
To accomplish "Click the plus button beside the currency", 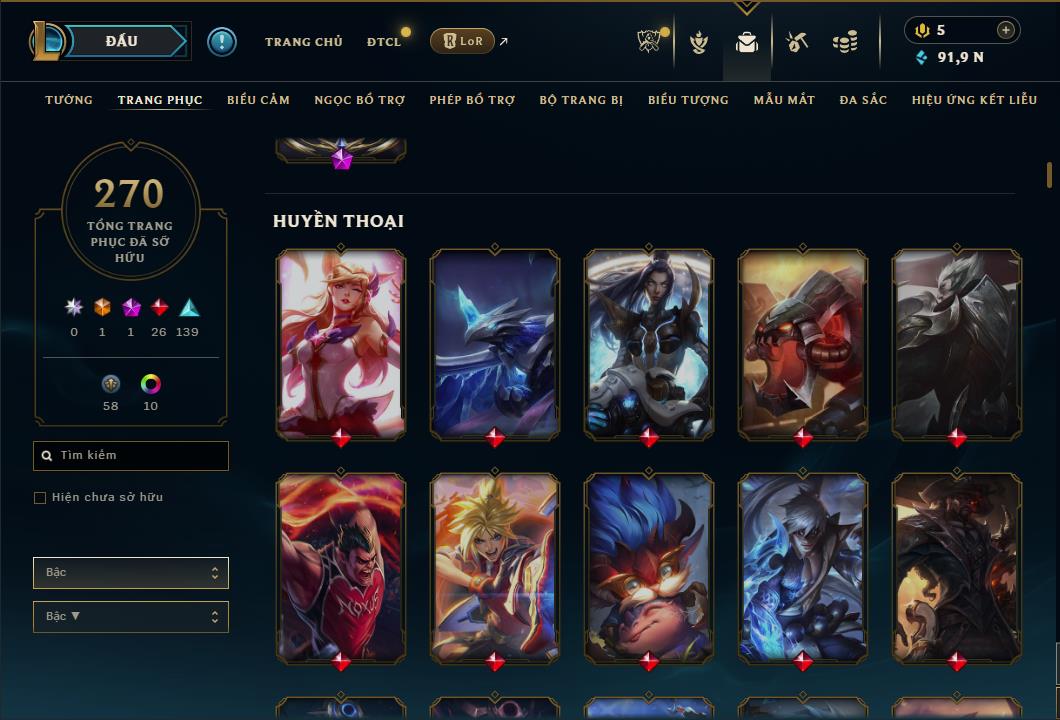I will [x=1005, y=30].
